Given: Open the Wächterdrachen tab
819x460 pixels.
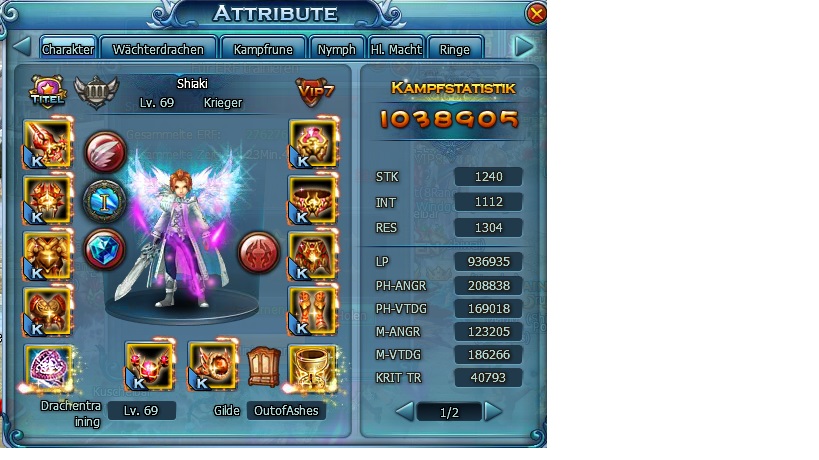Looking at the screenshot, I should click(158, 49).
